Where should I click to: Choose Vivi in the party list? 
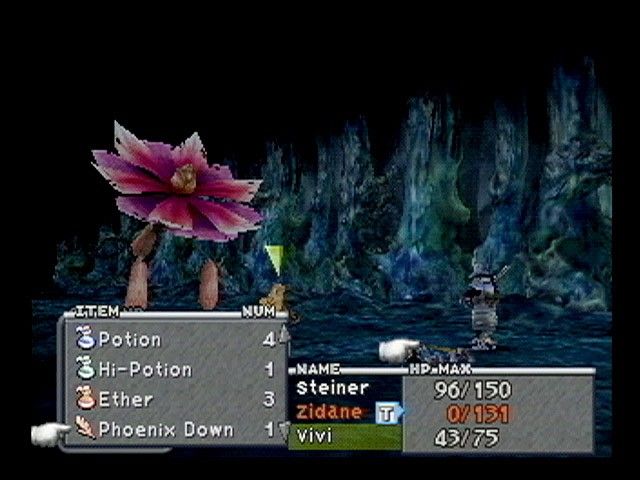[314, 436]
